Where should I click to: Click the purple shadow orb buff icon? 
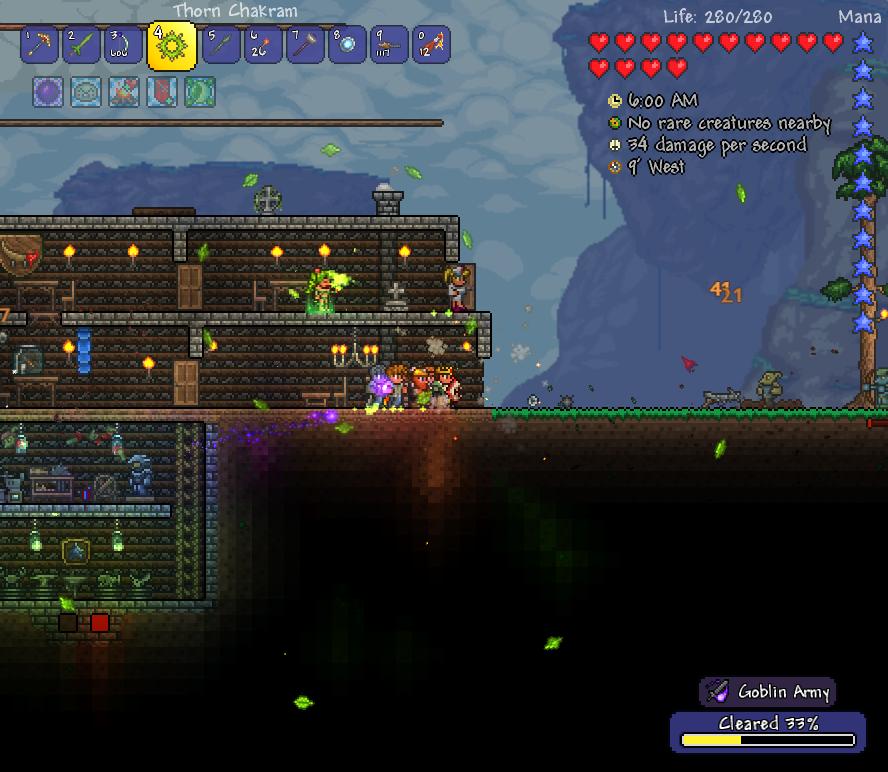(x=48, y=92)
